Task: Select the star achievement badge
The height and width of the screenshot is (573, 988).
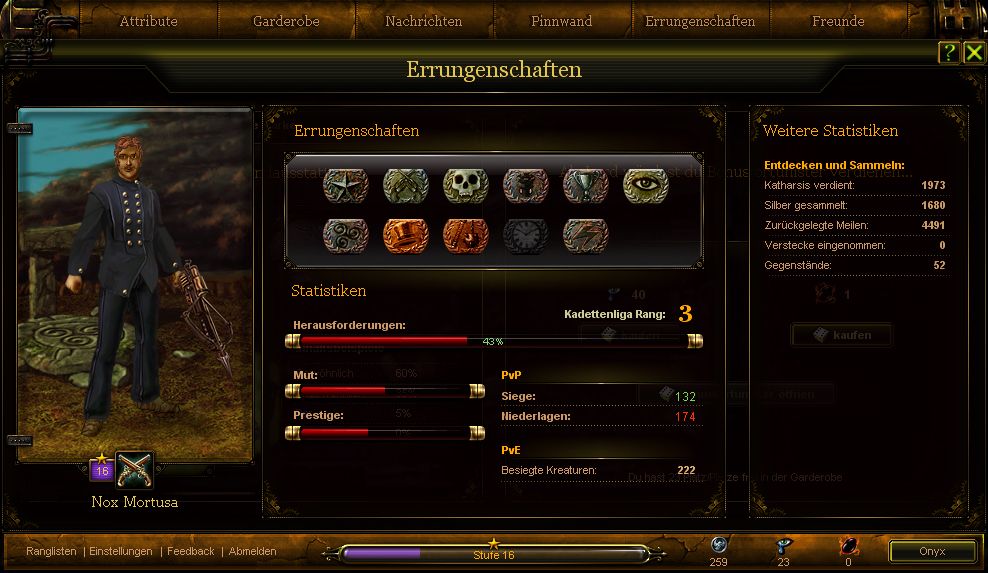Action: click(345, 185)
